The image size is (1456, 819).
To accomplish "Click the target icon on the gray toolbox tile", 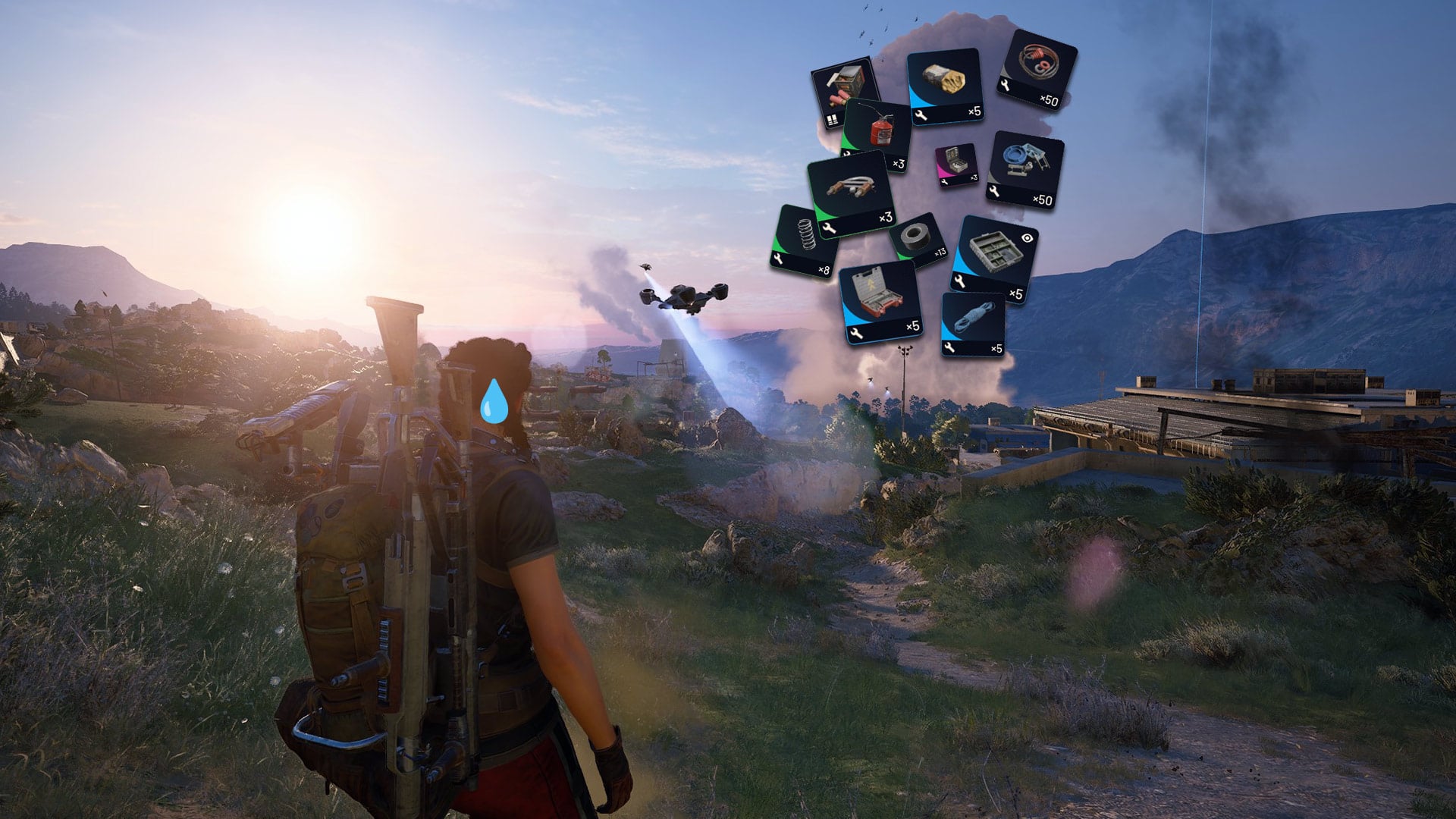I will tap(1027, 237).
